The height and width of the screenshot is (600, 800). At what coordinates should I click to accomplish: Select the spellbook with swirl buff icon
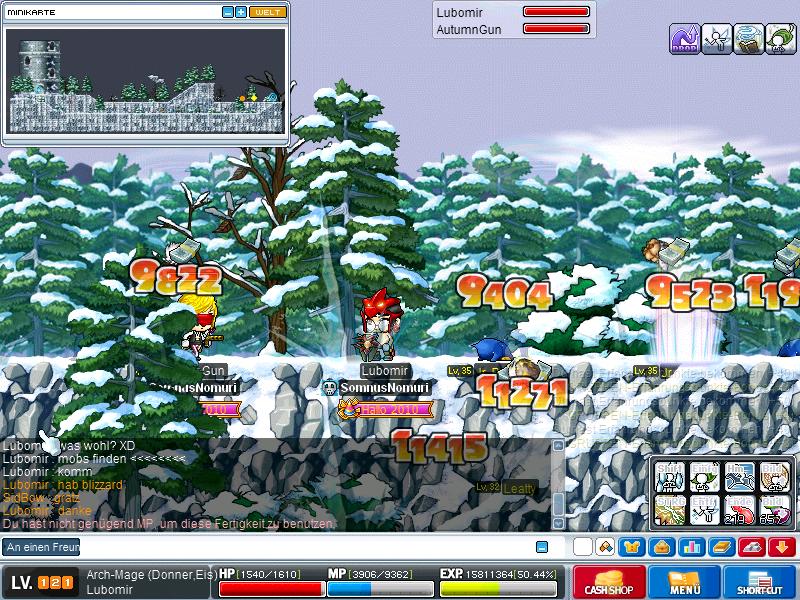coord(748,39)
